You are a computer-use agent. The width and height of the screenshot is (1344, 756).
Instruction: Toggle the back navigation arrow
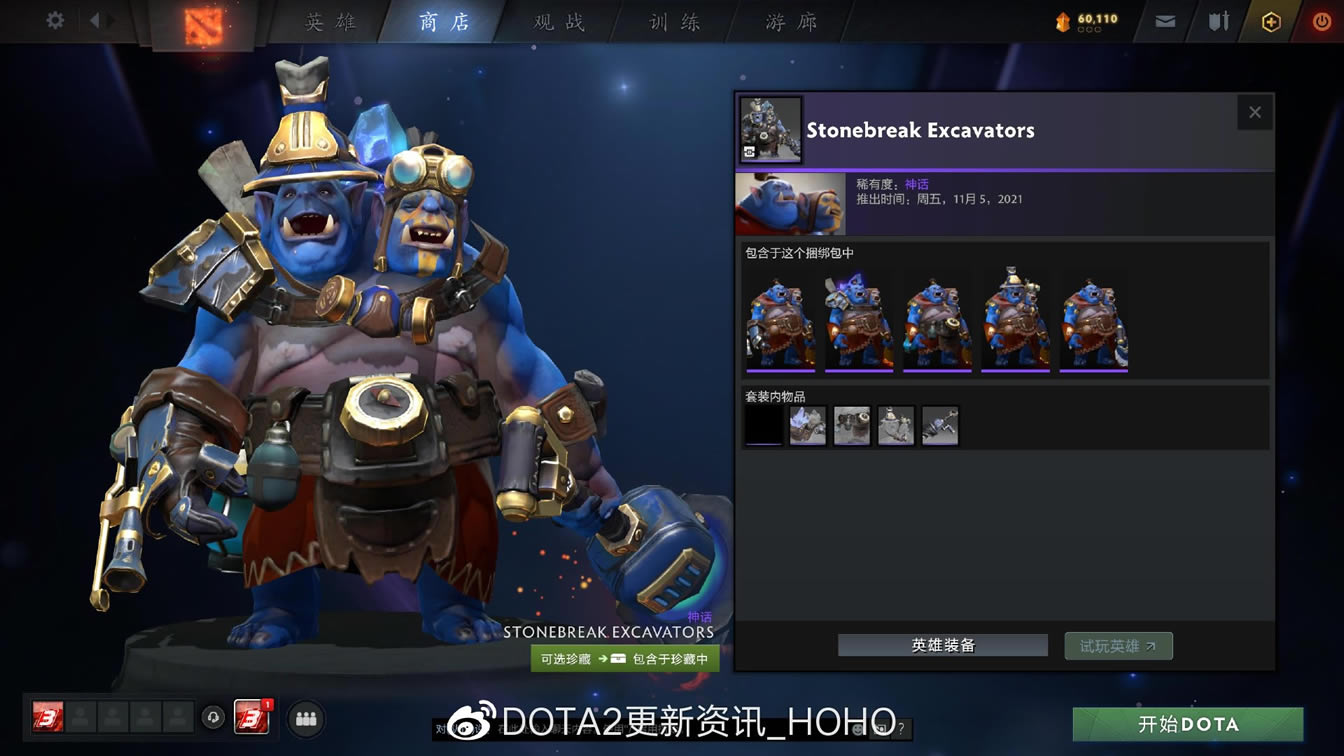(x=97, y=19)
